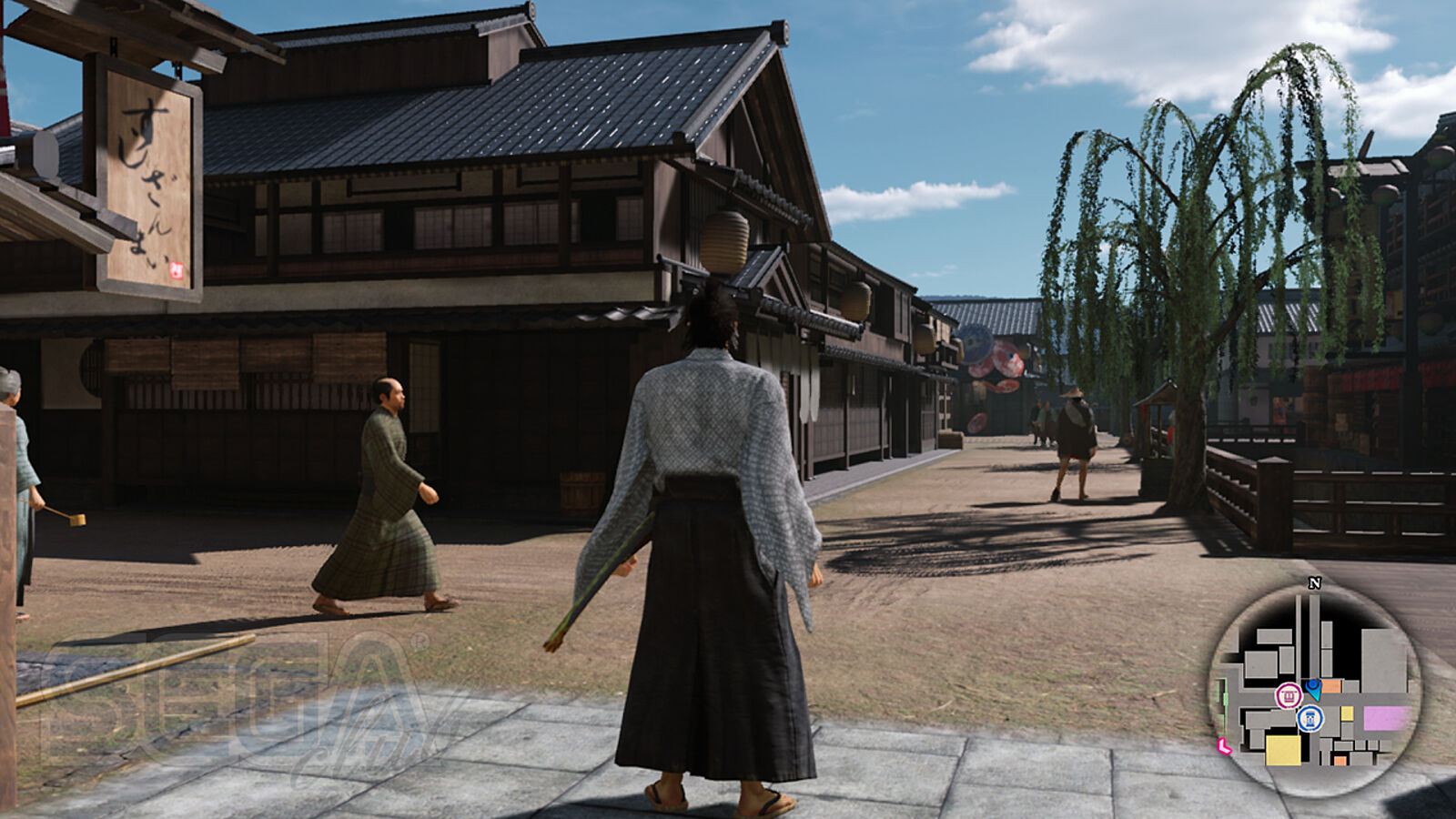Click the pink objective arrow on minimap edge
Viewport: 1456px width, 819px height.
point(1224,747)
